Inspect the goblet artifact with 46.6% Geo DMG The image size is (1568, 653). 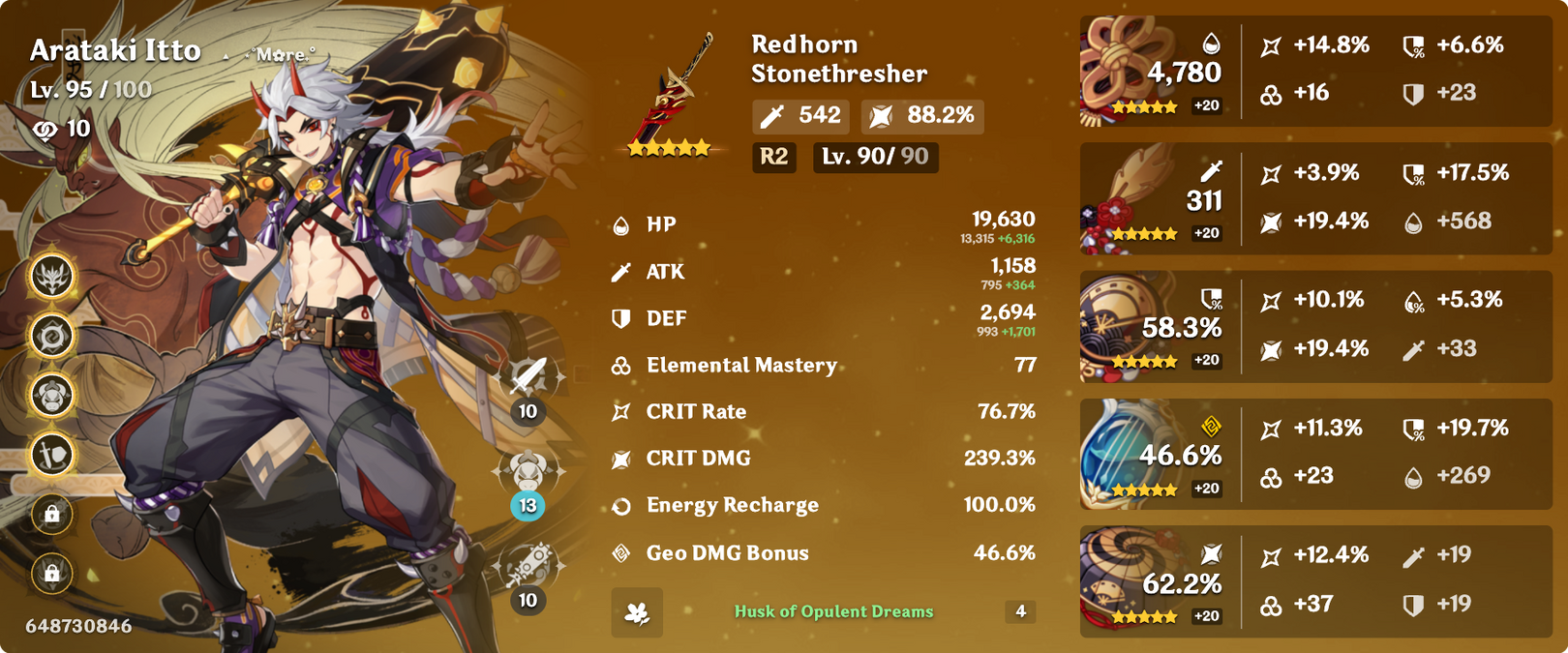click(1121, 455)
